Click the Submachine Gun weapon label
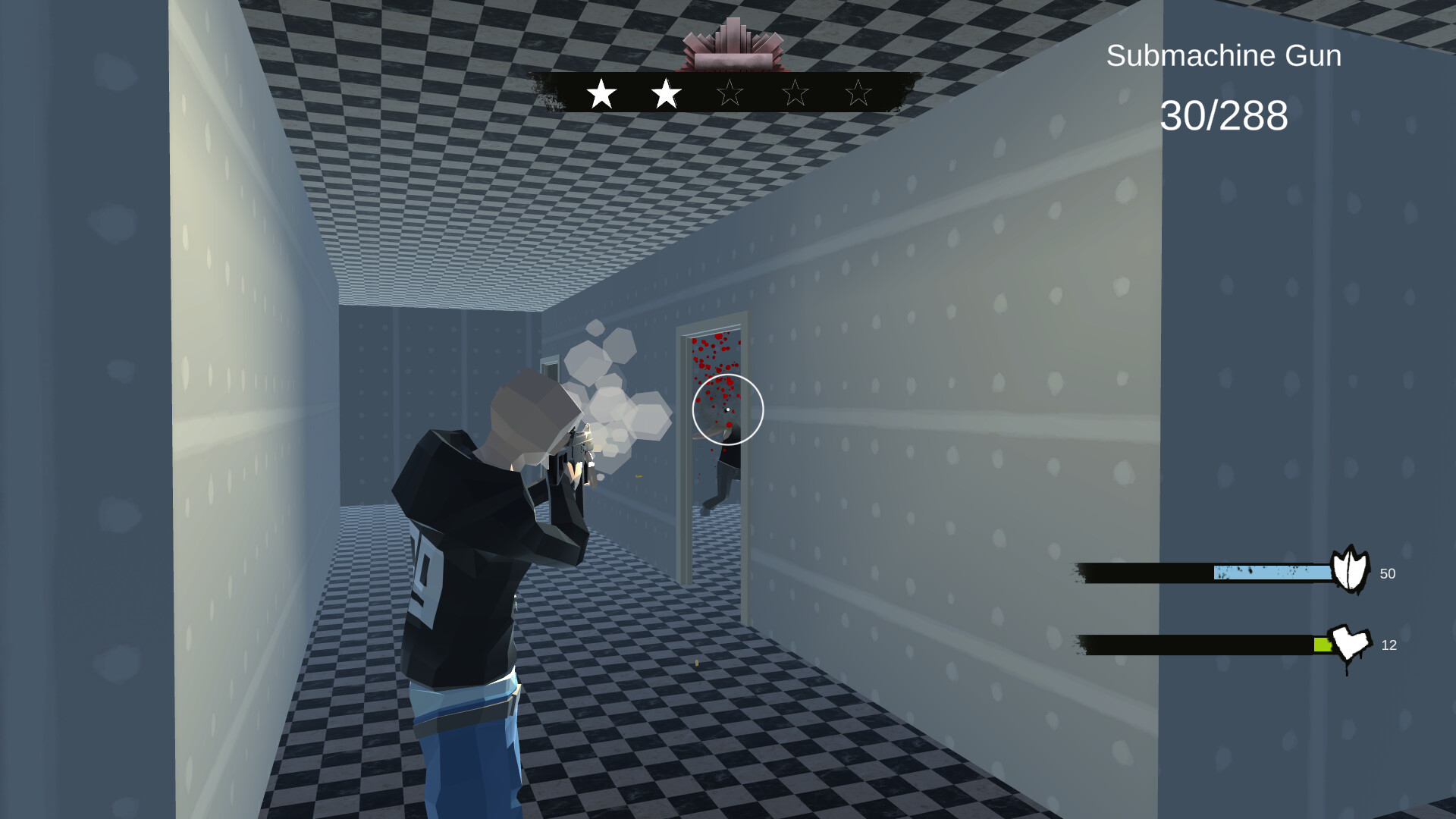 click(1223, 55)
